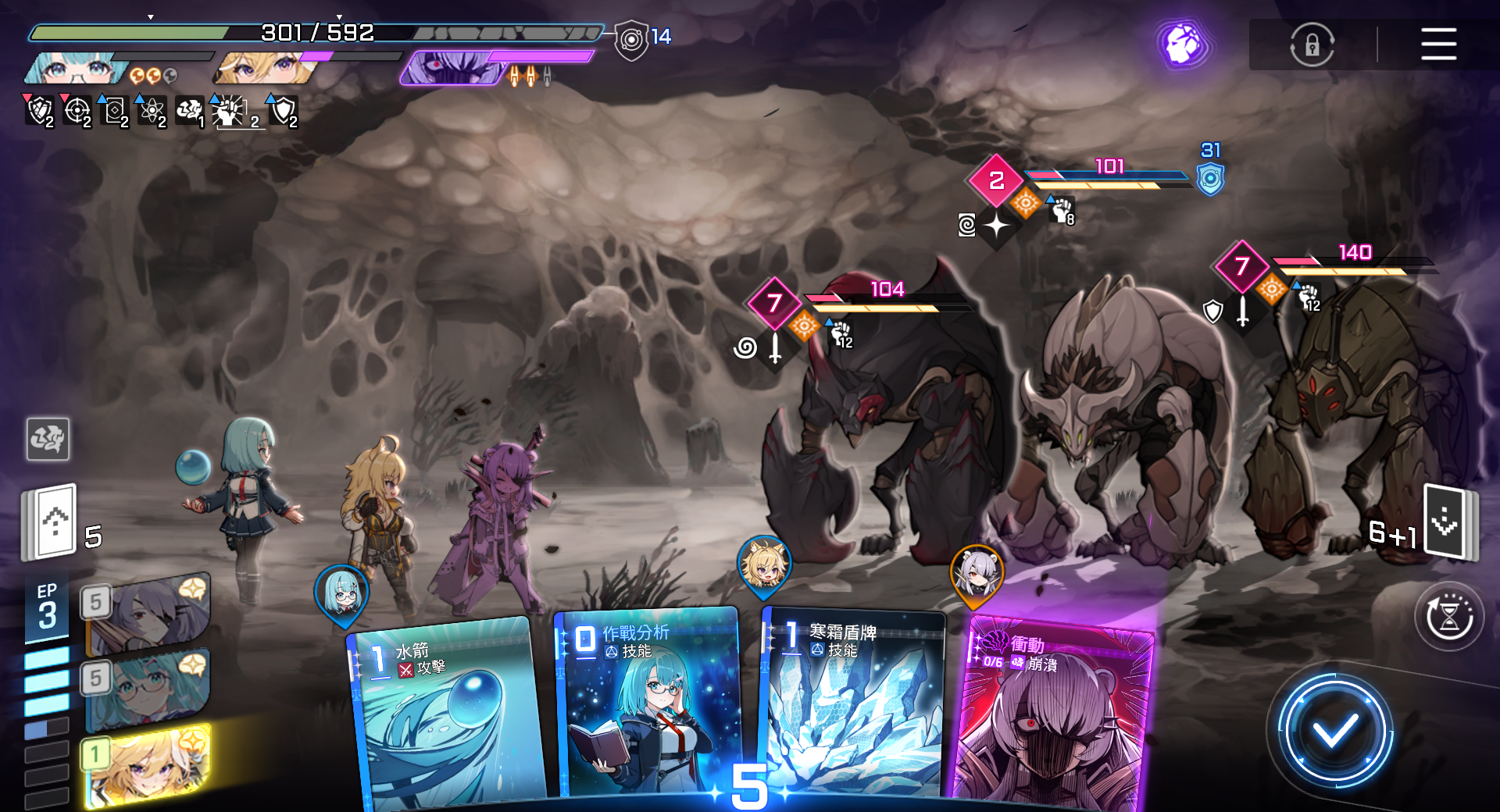Viewport: 1500px width, 812px height.
Task: Select the blonde character portrait in party bar
Action: tap(266, 69)
